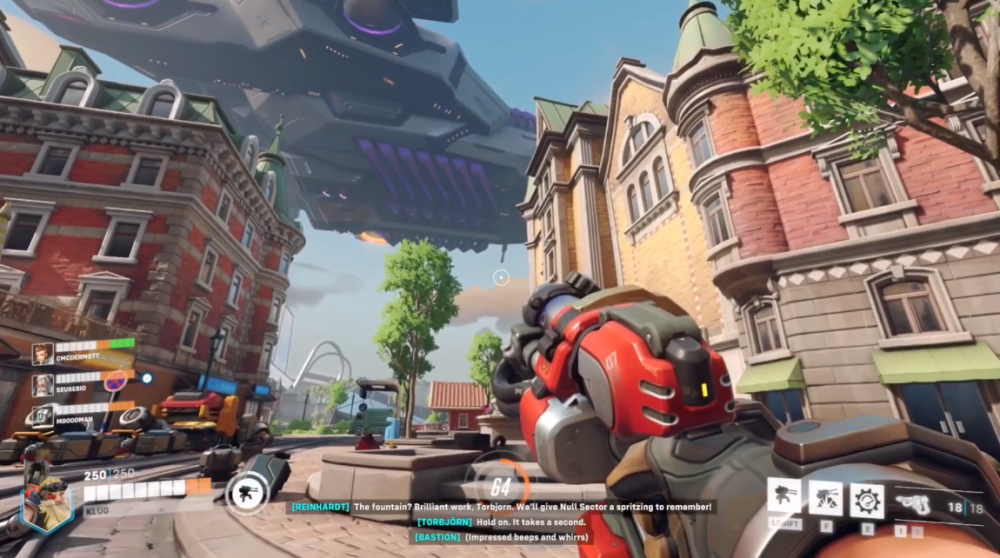Select the rivet gun weapon icon
This screenshot has width=1000, height=558.
click(x=918, y=505)
